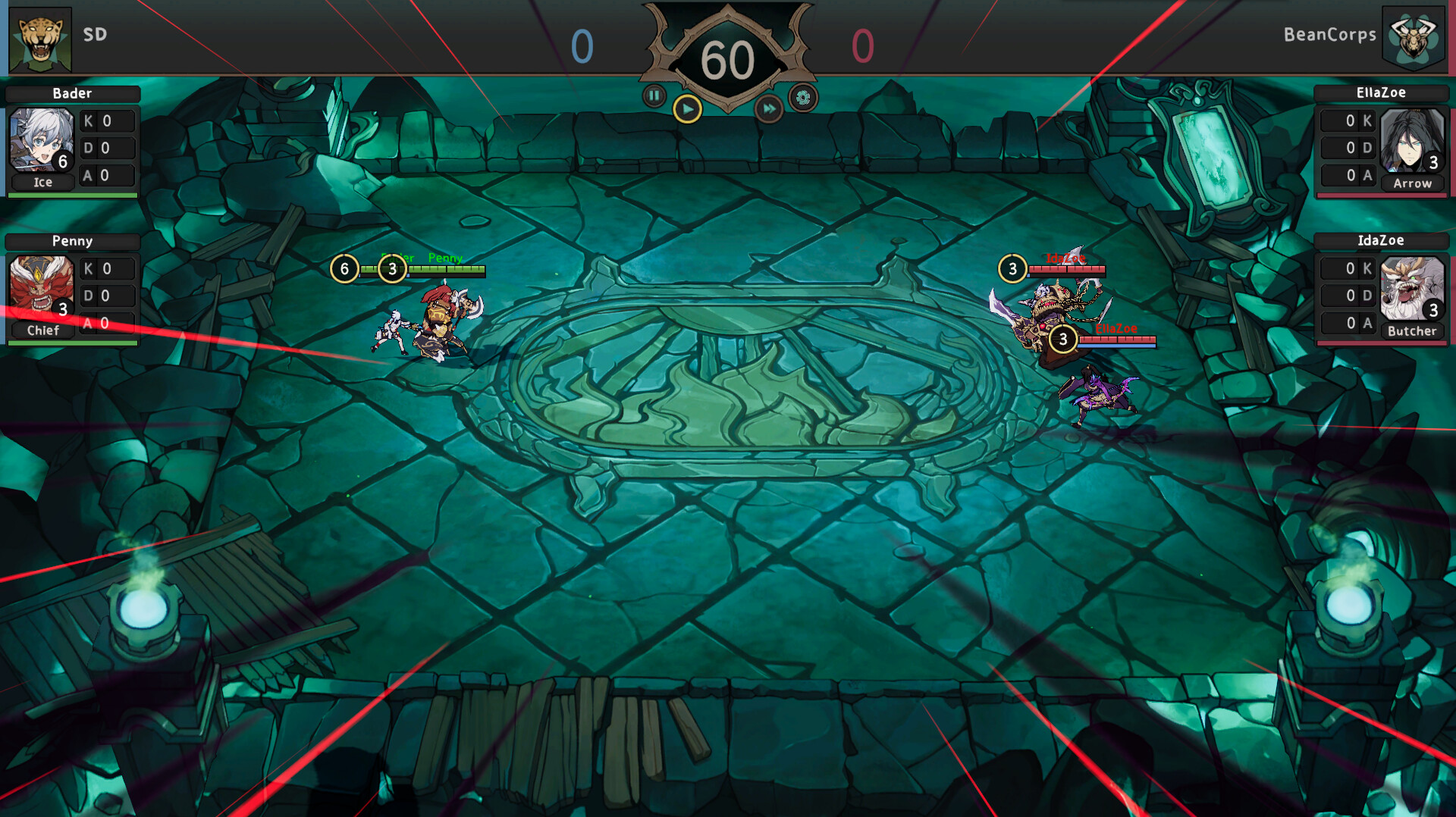Viewport: 1456px width, 817px height.
Task: Click Bader's green health bar
Action: point(72,194)
